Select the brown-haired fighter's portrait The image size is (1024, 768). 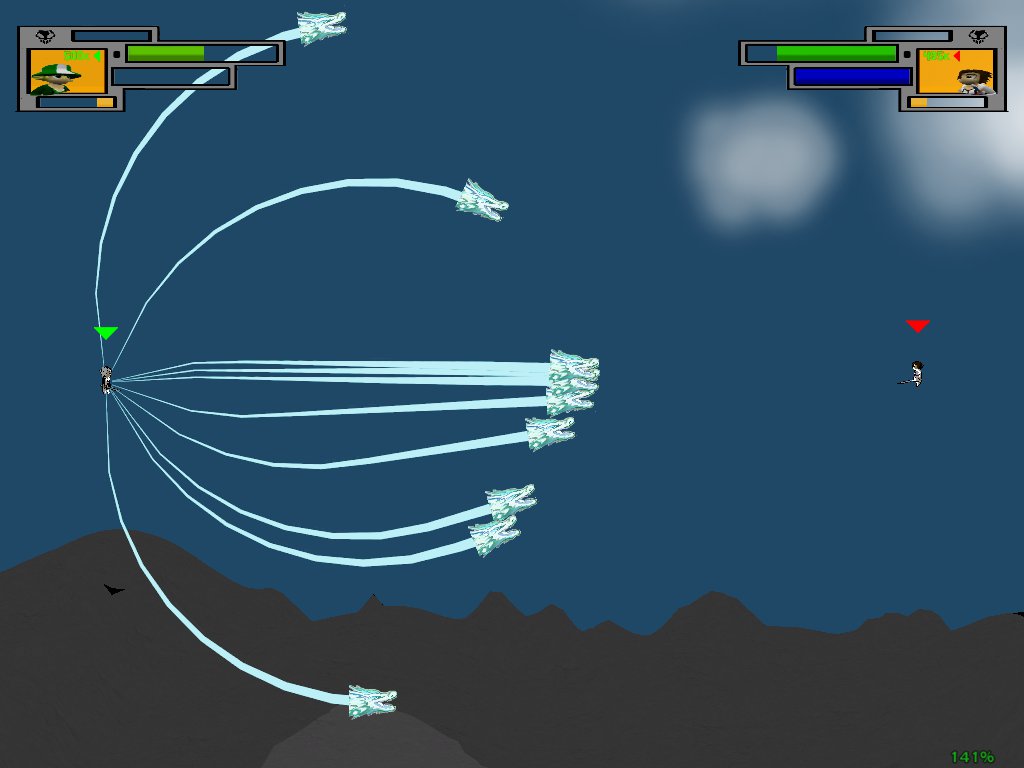click(x=956, y=71)
